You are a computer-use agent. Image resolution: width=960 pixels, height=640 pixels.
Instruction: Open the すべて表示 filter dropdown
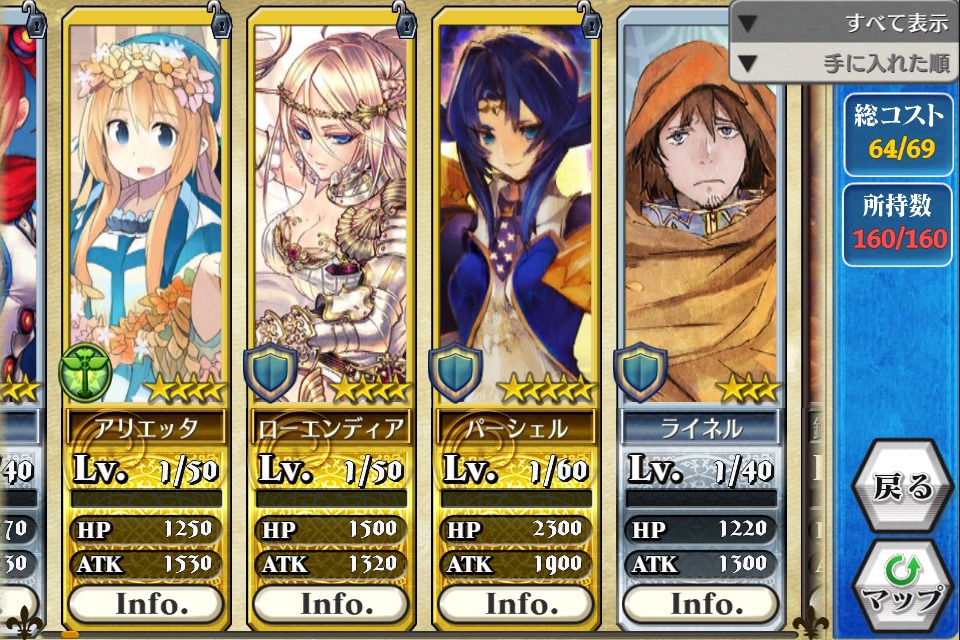[845, 22]
